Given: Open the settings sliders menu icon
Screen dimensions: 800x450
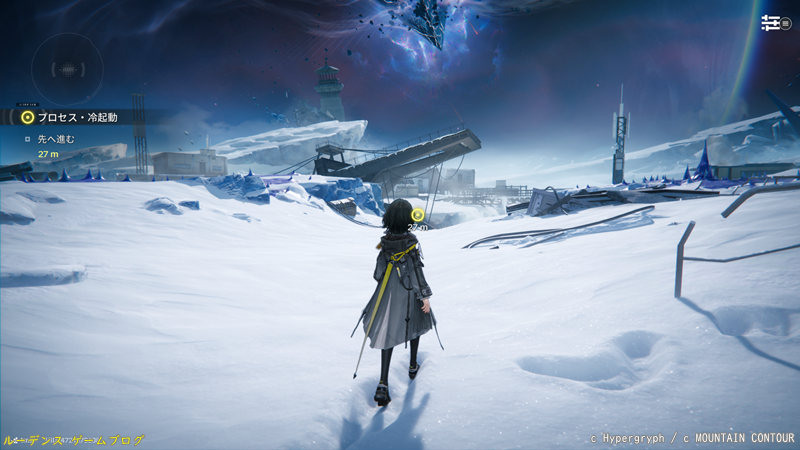Looking at the screenshot, I should (771, 23).
